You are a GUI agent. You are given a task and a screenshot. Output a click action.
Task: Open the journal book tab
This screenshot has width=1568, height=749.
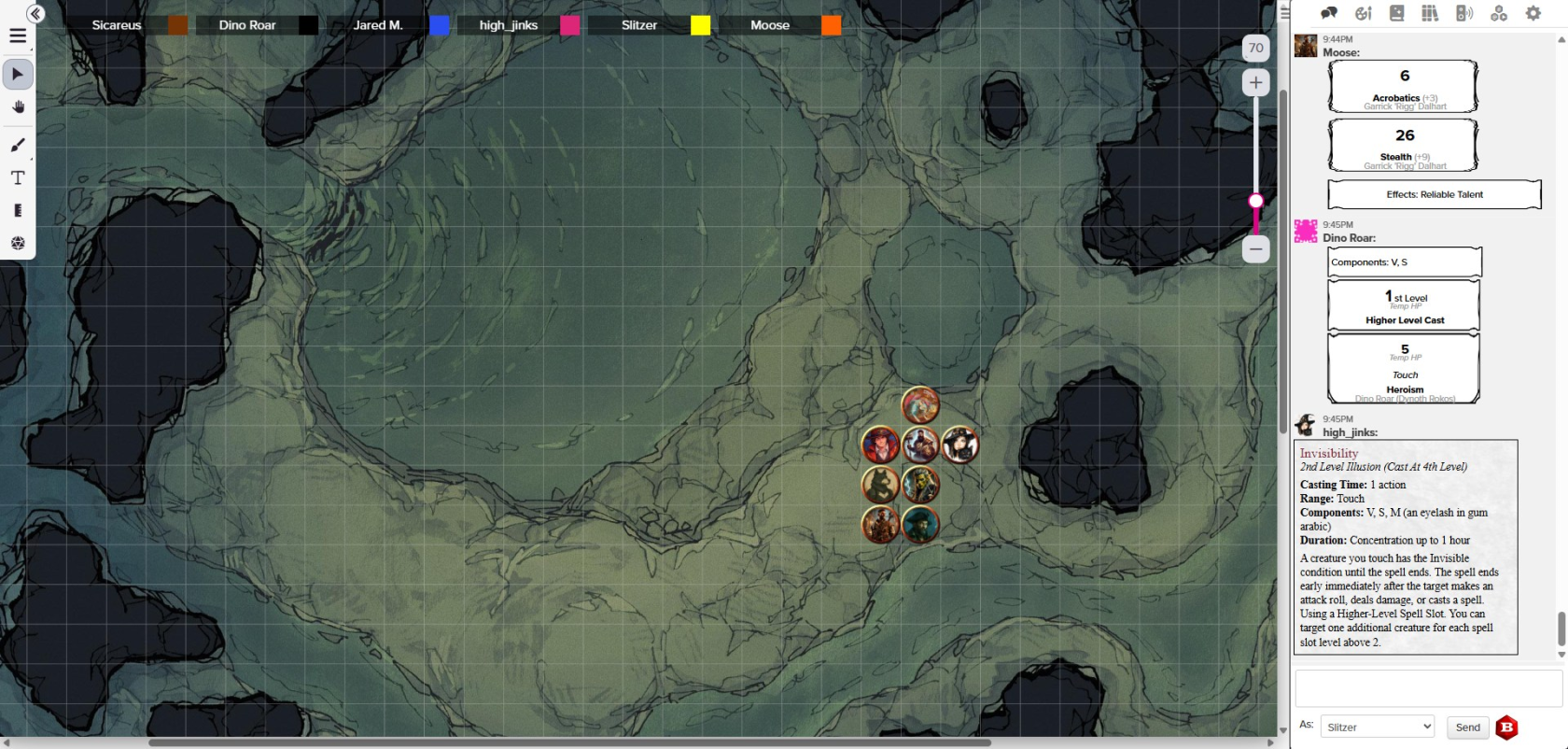pos(1396,13)
